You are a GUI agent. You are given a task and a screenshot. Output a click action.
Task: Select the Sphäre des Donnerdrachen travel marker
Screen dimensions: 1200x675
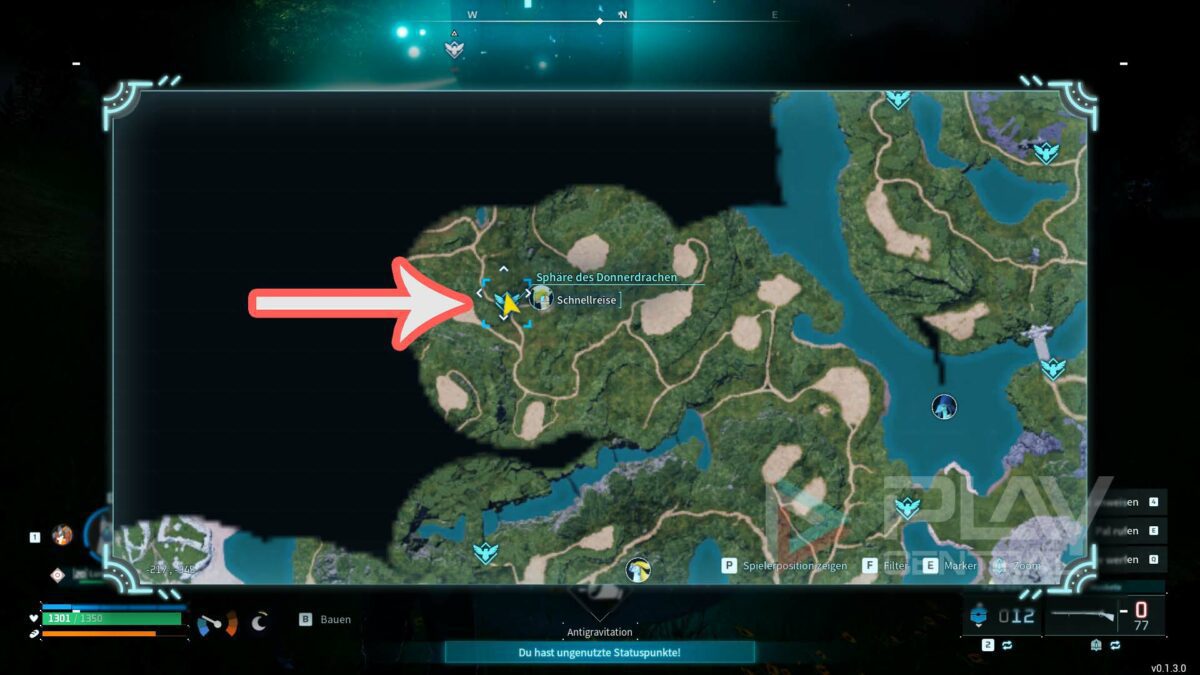pos(501,301)
